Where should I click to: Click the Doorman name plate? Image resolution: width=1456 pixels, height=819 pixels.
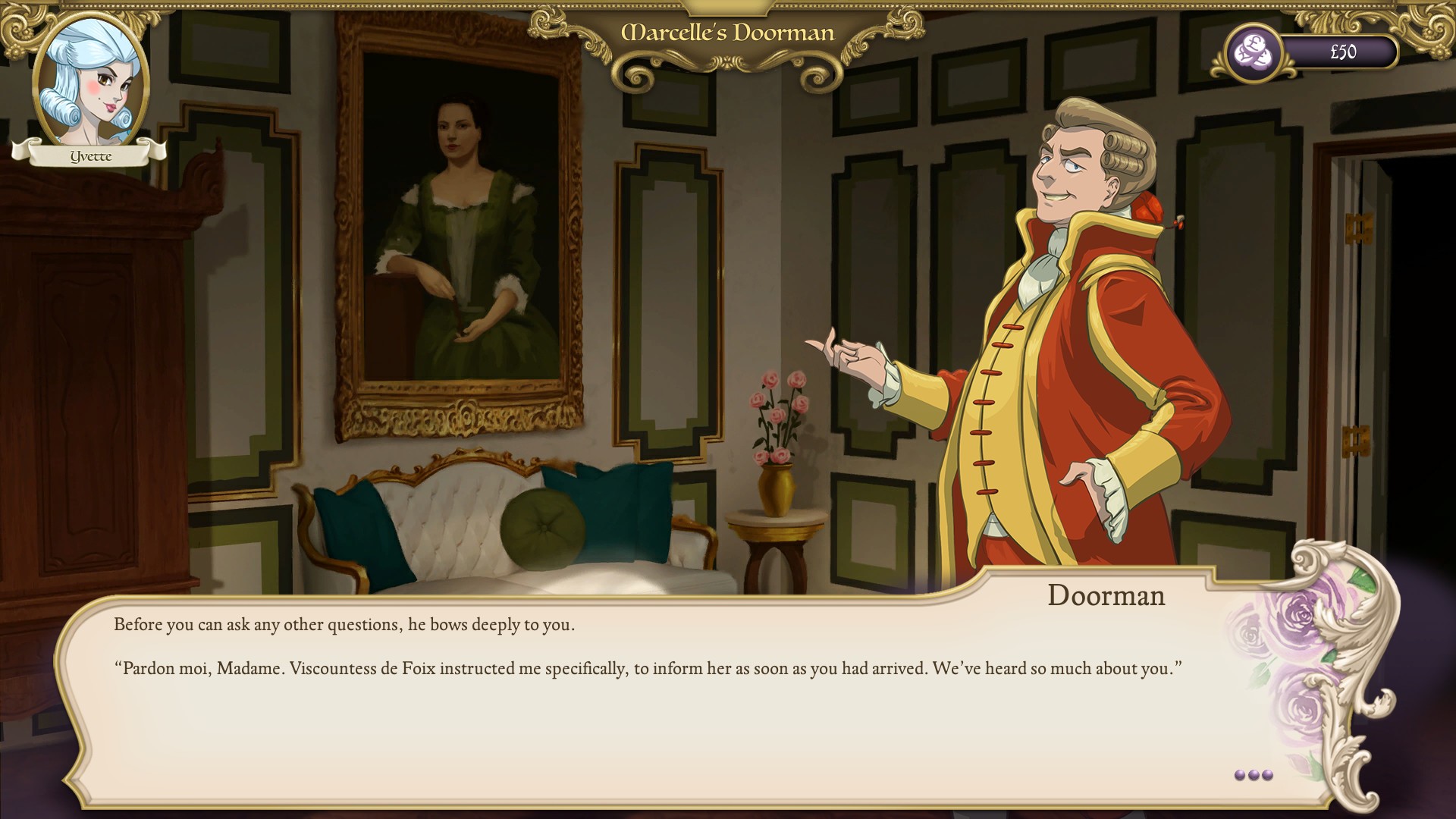pos(1105,596)
